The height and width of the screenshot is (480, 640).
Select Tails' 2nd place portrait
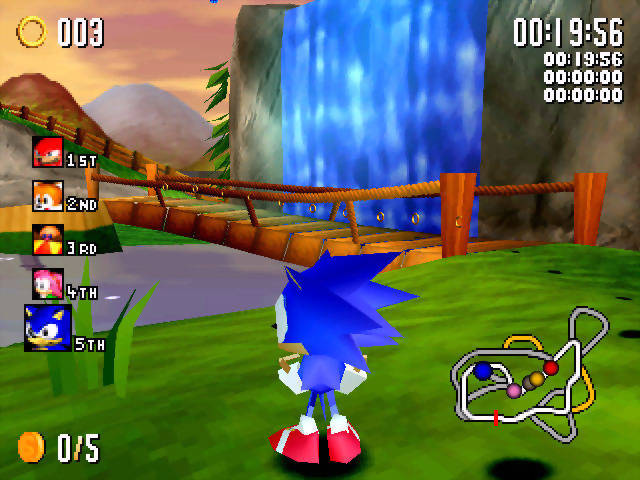[x=47, y=195]
